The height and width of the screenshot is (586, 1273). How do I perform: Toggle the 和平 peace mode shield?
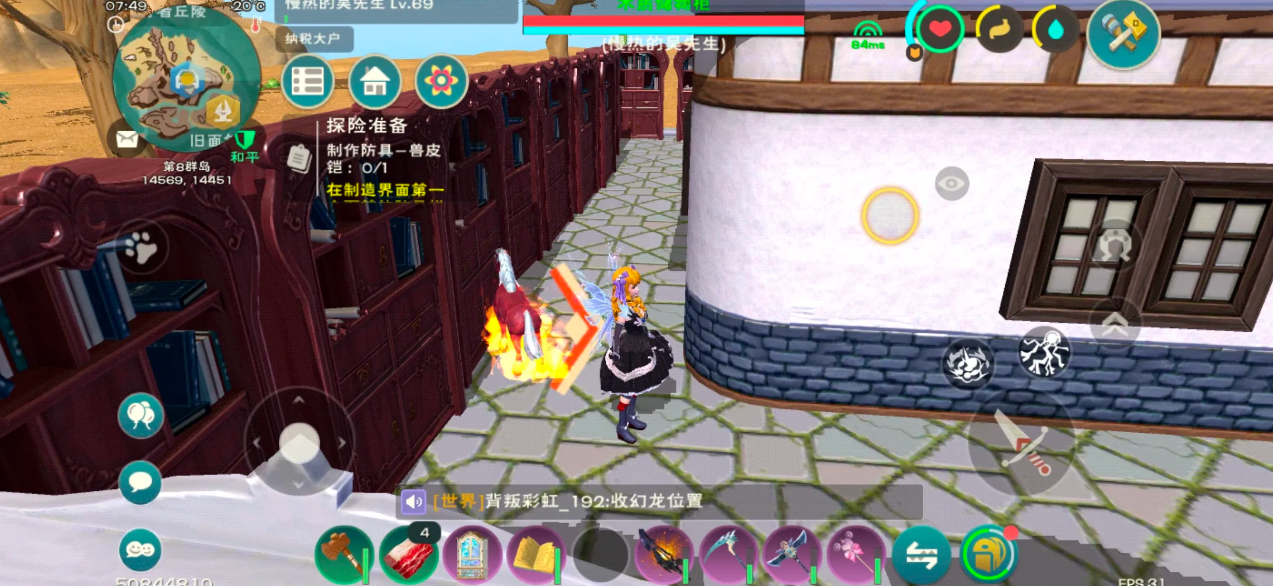click(x=245, y=142)
